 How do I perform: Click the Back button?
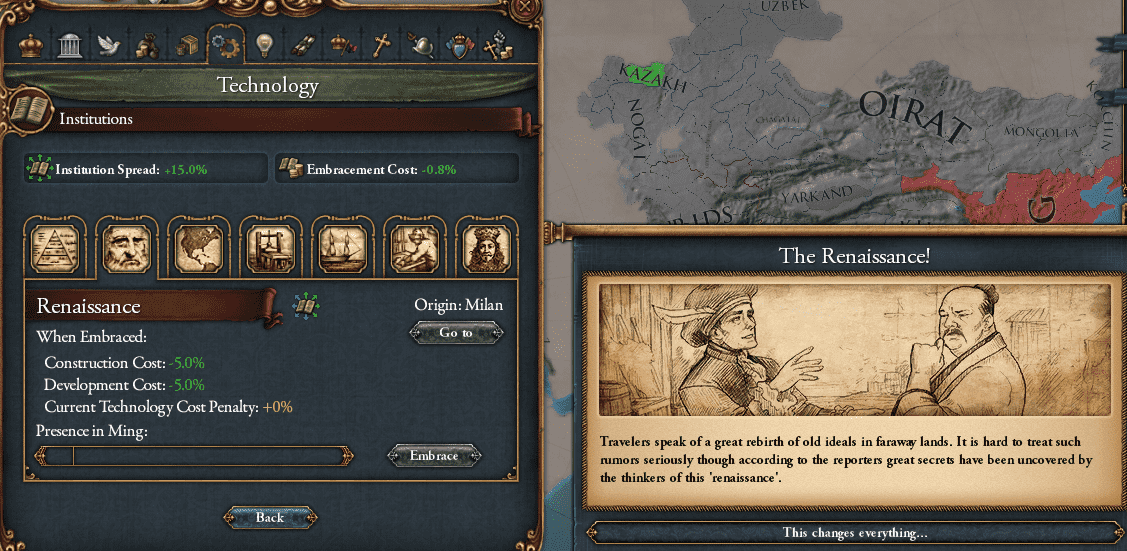point(269,517)
